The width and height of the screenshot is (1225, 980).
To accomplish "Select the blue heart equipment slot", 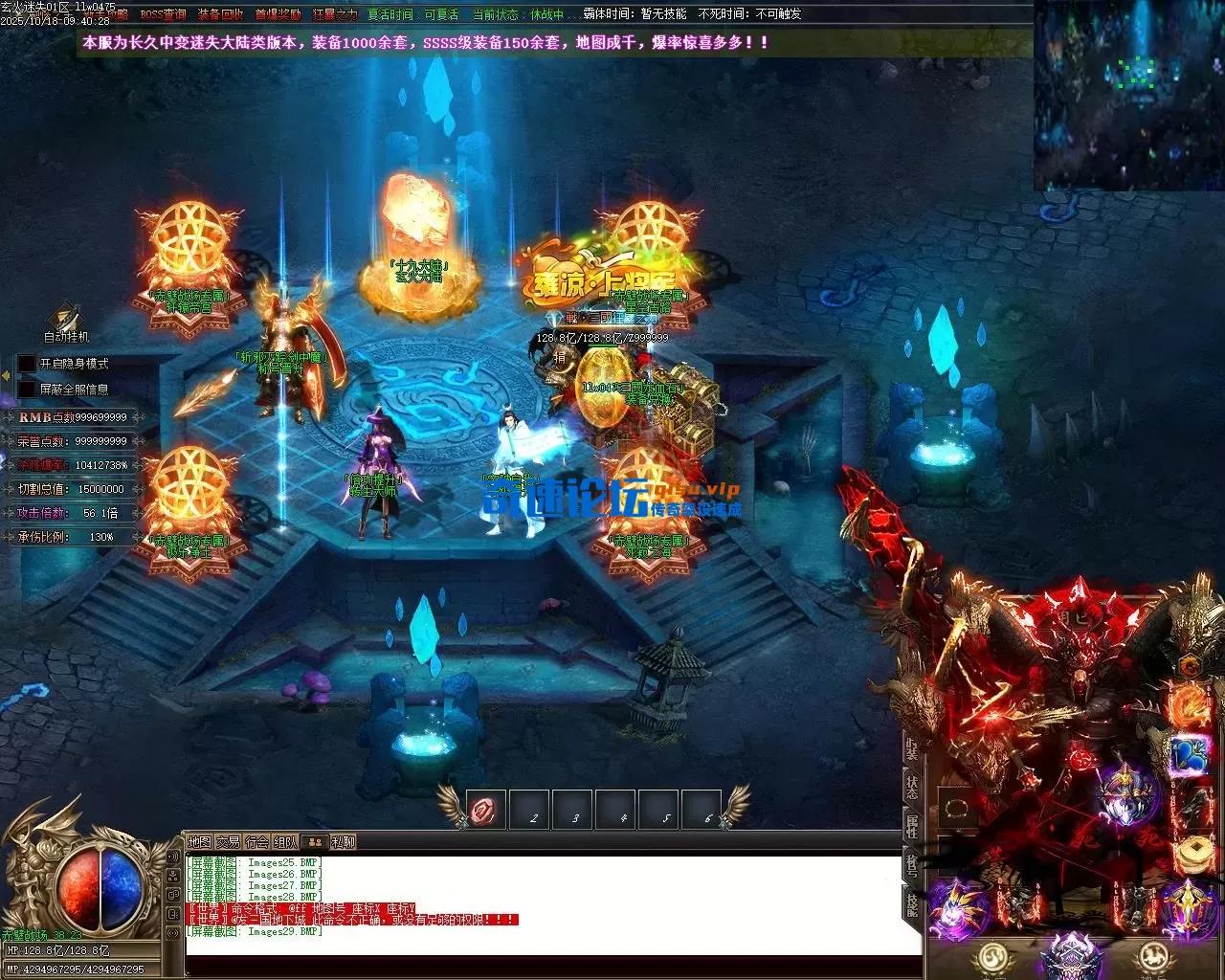I will tap(1188, 755).
